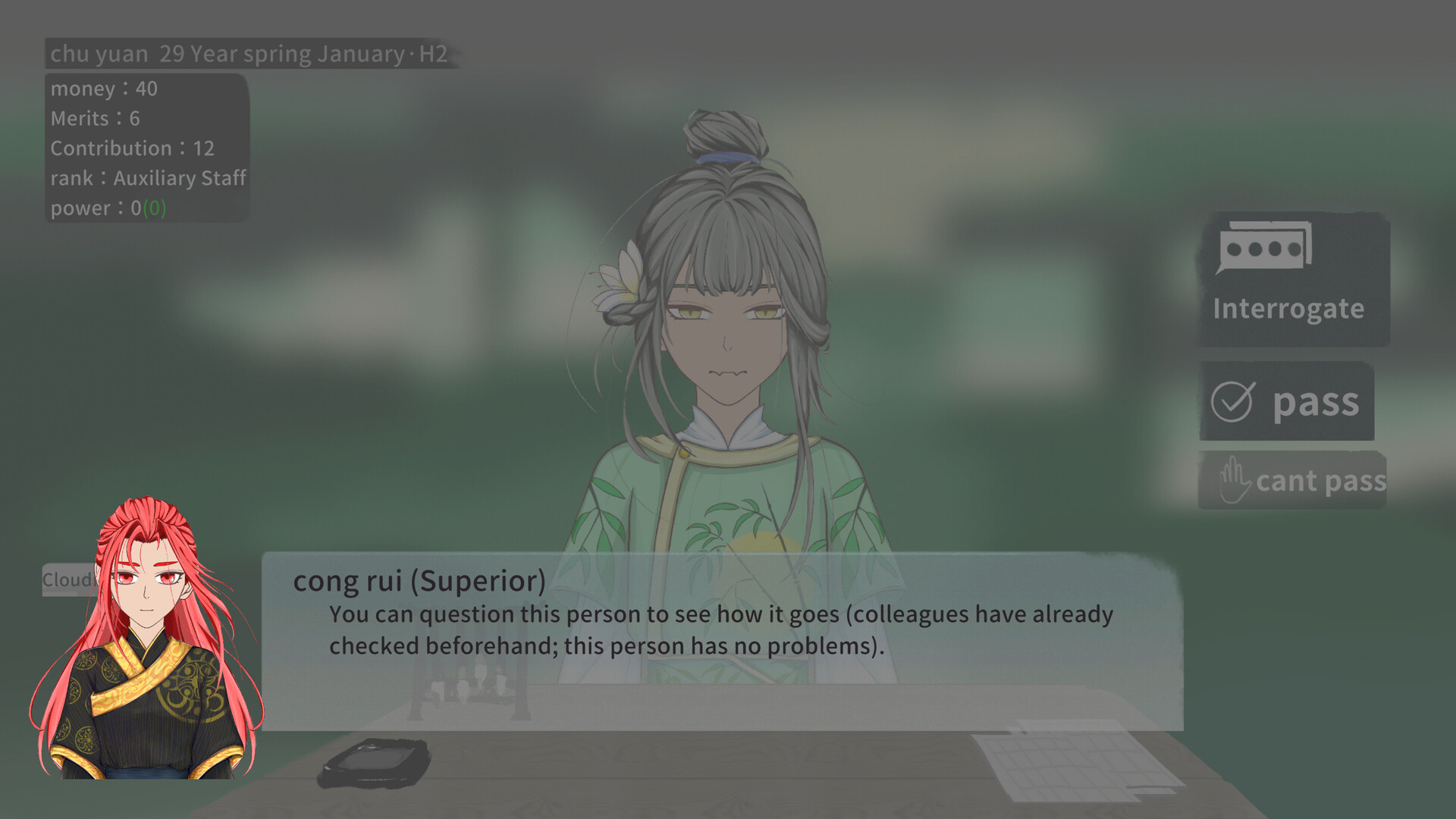Open the Cloud label behind the portrait

coord(68,580)
